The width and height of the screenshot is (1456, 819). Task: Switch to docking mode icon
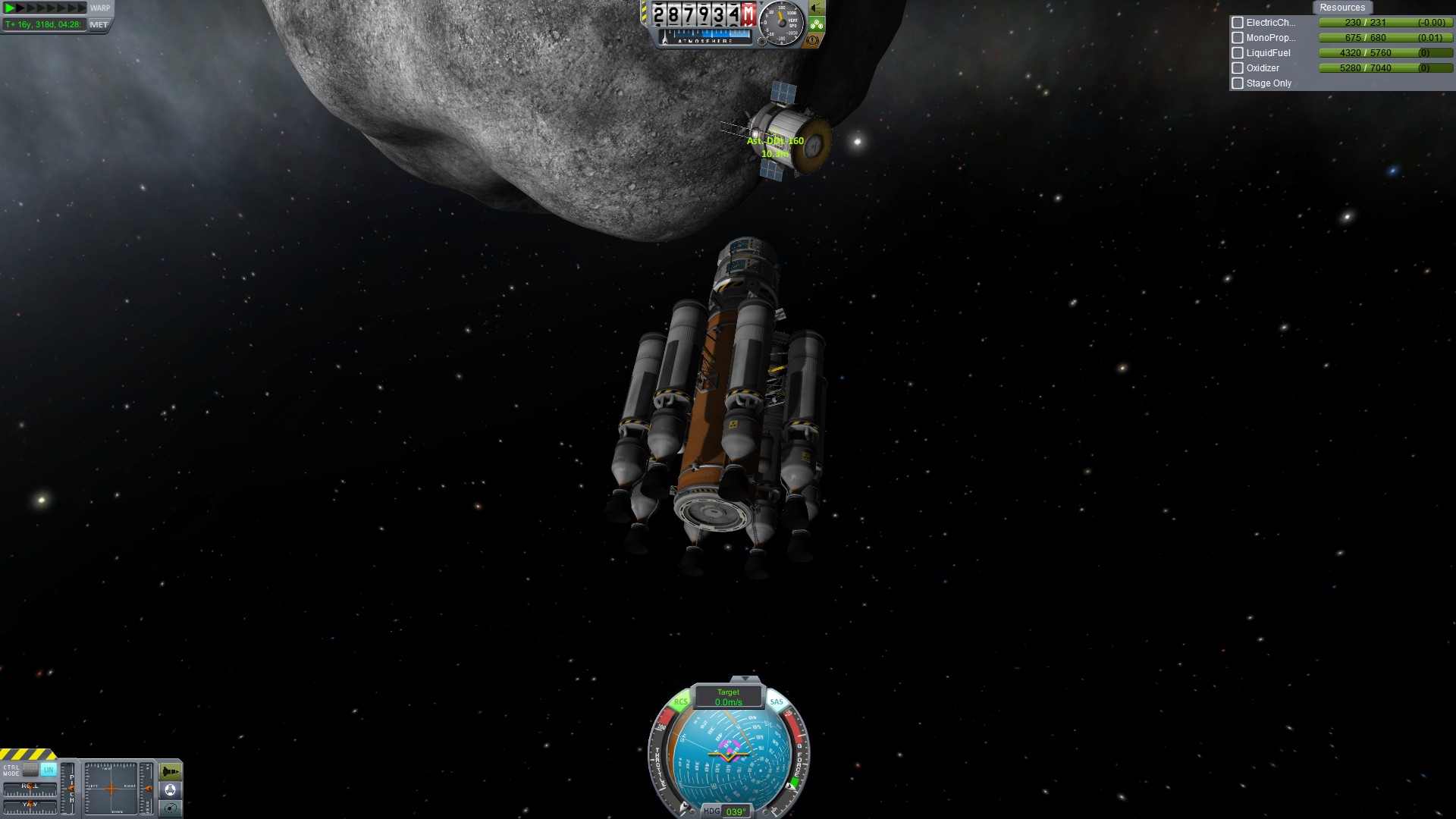[171, 790]
